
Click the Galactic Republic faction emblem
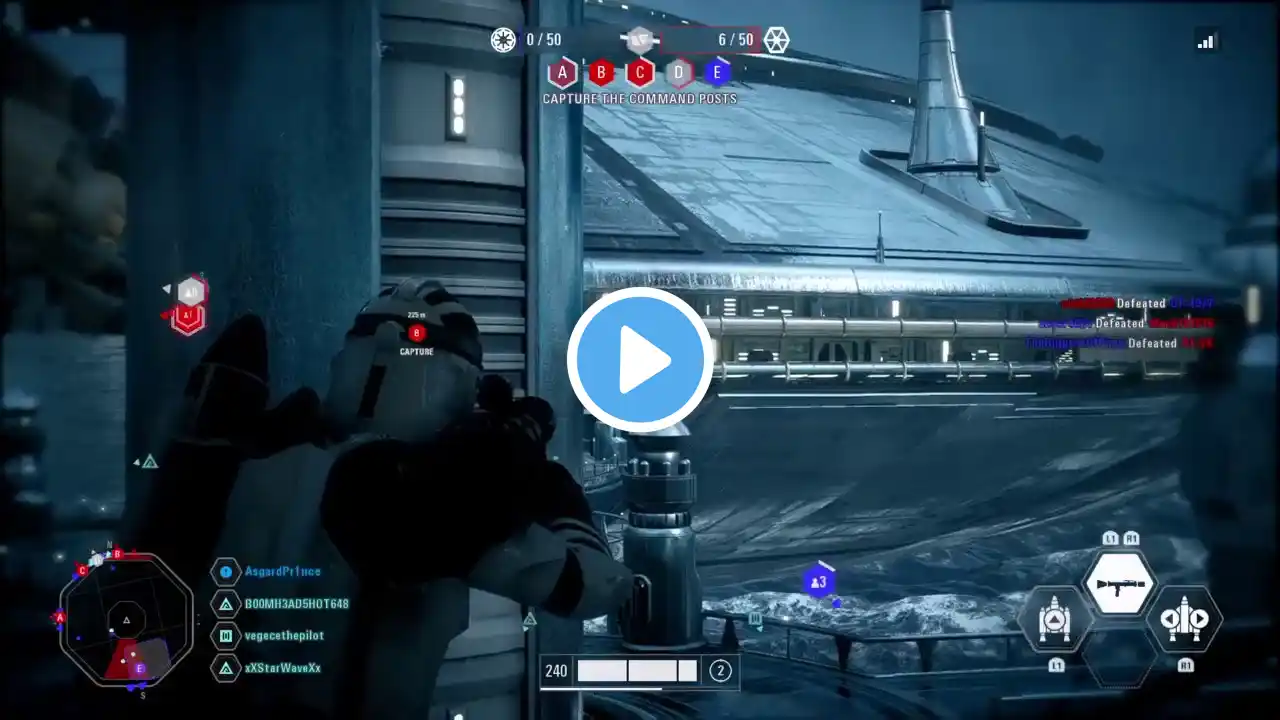coord(503,40)
